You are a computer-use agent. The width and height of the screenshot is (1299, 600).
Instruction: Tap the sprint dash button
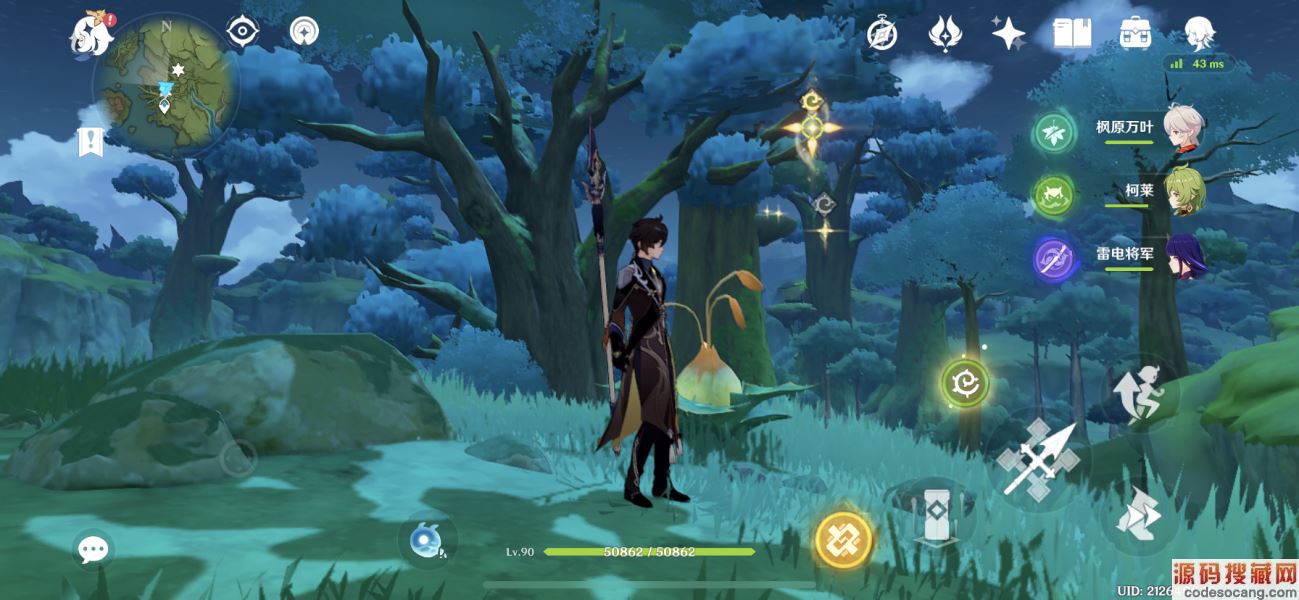tap(1140, 517)
